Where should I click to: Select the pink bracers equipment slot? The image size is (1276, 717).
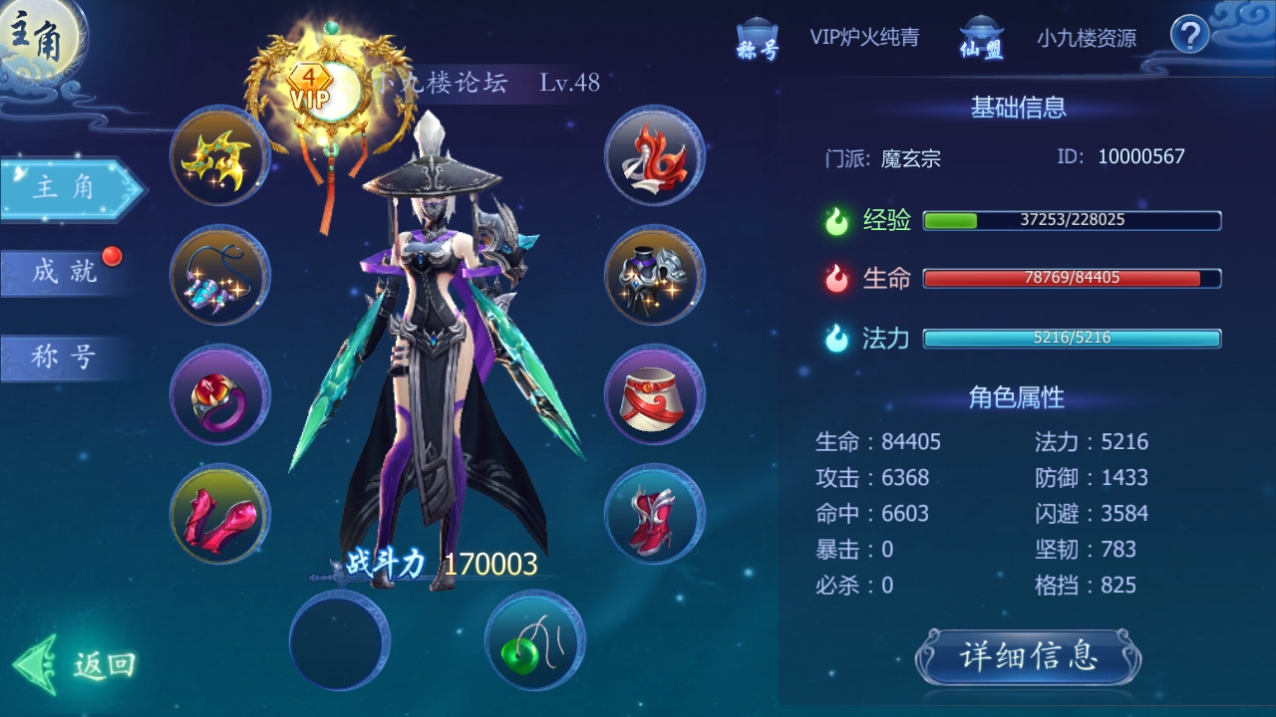coord(220,514)
